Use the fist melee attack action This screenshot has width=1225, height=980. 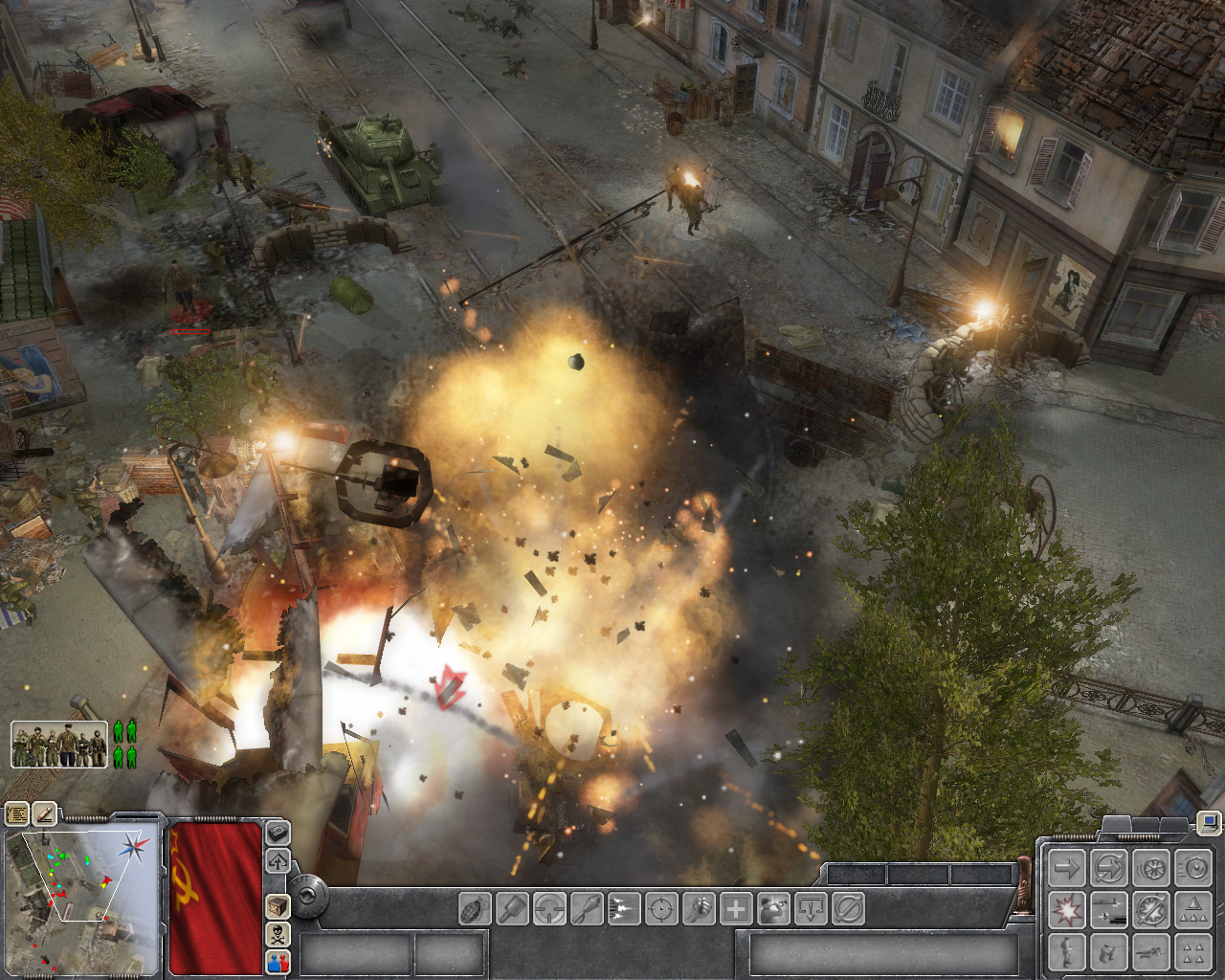(x=699, y=907)
